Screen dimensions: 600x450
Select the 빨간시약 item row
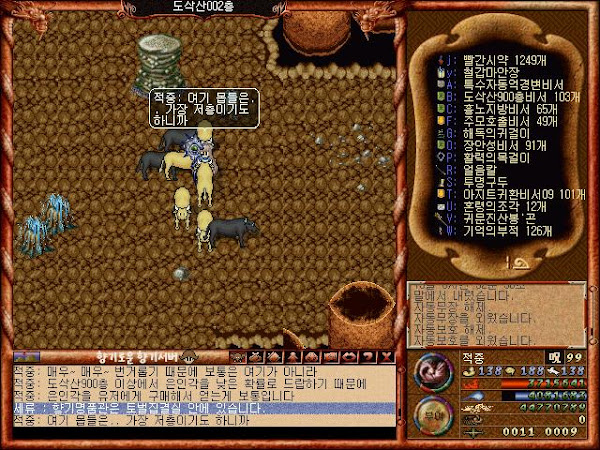click(x=495, y=61)
